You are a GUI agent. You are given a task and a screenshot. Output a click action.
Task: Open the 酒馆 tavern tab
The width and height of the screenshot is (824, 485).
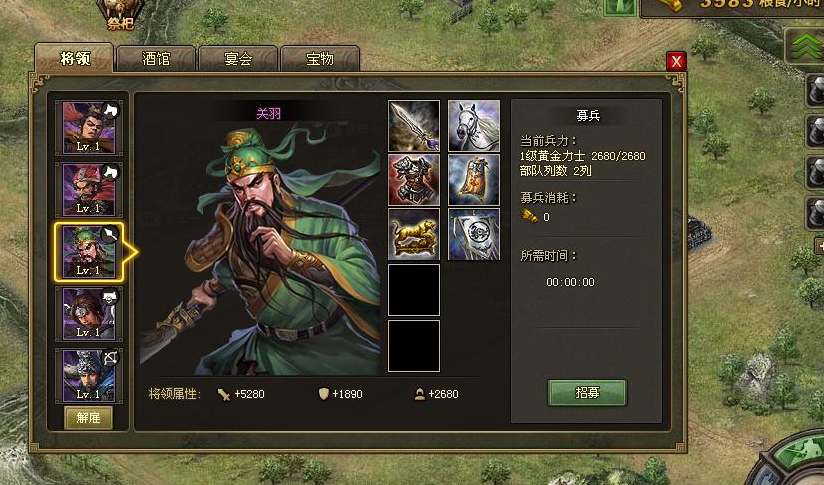(x=156, y=59)
